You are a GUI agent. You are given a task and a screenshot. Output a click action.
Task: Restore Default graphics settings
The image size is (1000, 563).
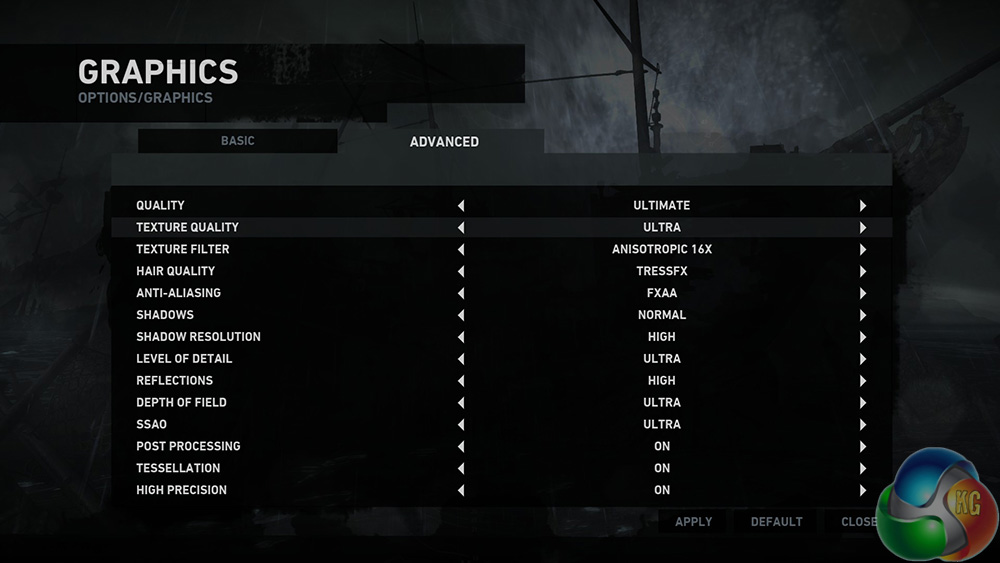click(776, 522)
